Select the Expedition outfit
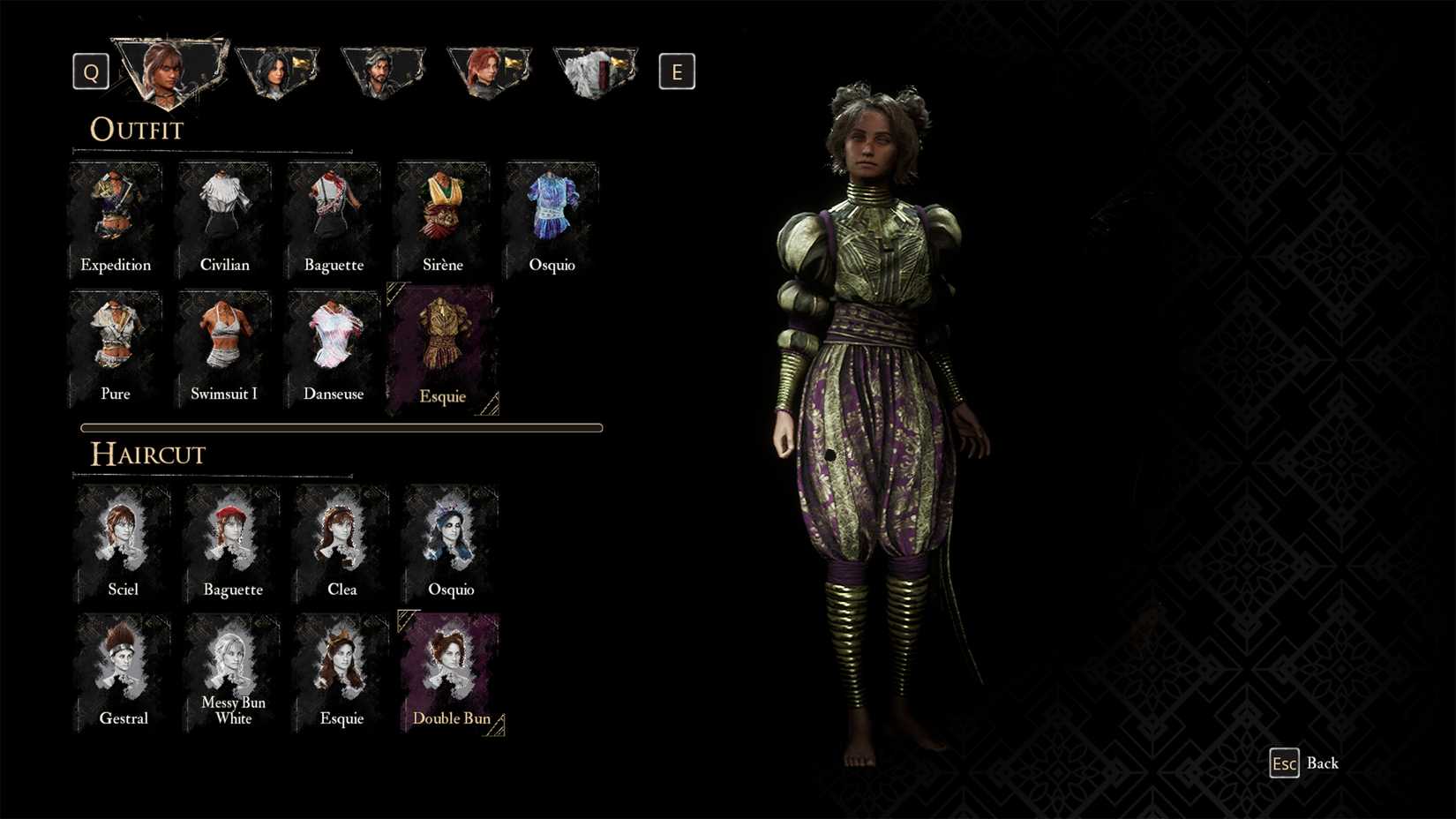Screen dimensions: 1456x819 tap(116, 216)
